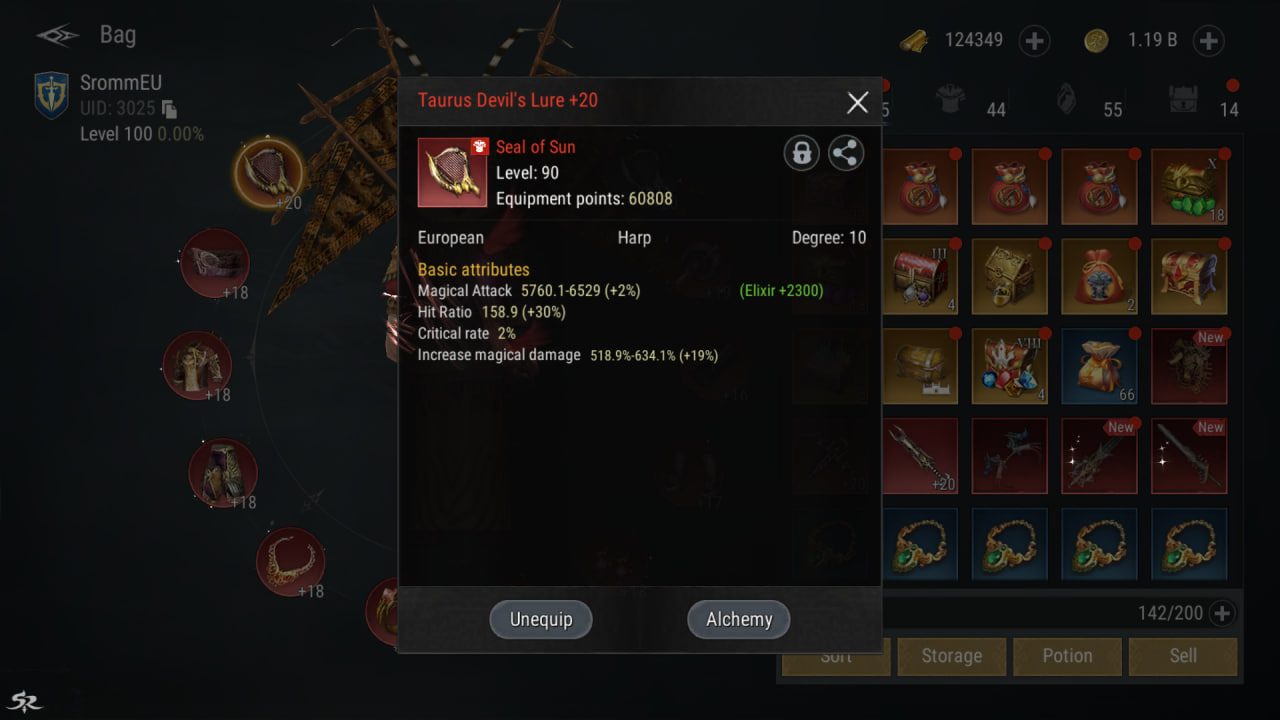
Task: Add more gold bars with plus button
Action: (1034, 41)
